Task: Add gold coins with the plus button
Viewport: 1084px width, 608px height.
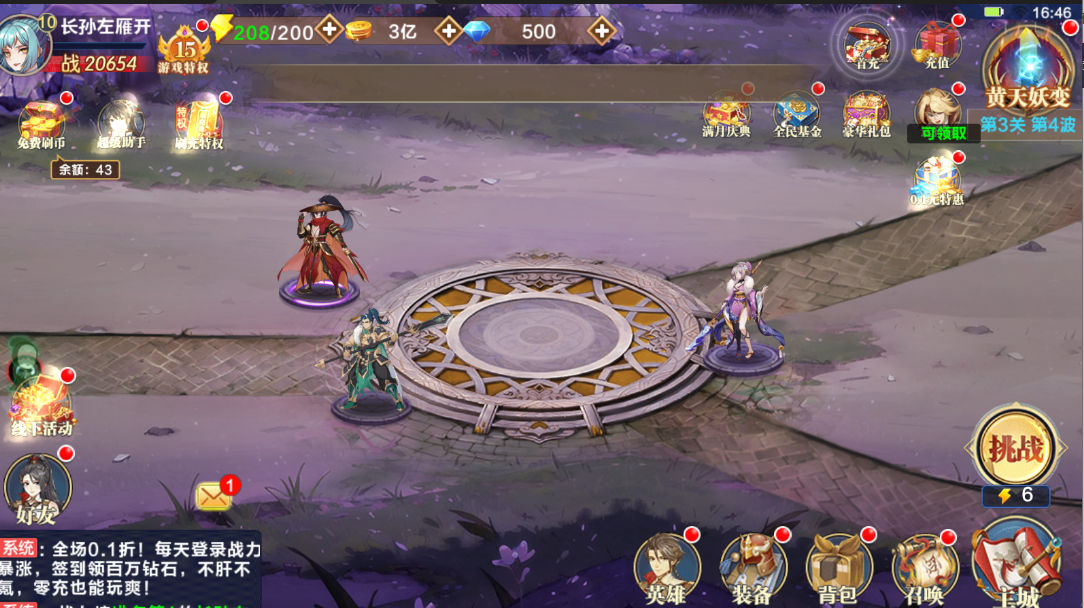Action: point(450,31)
